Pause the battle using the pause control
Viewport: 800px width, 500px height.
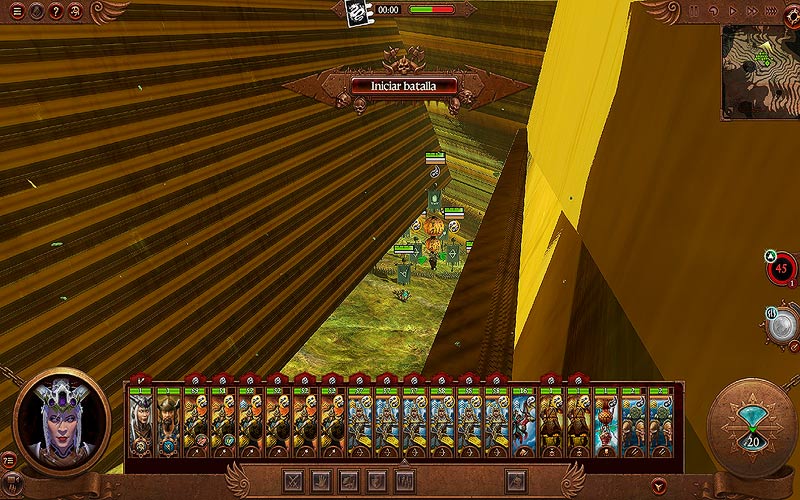tap(692, 10)
